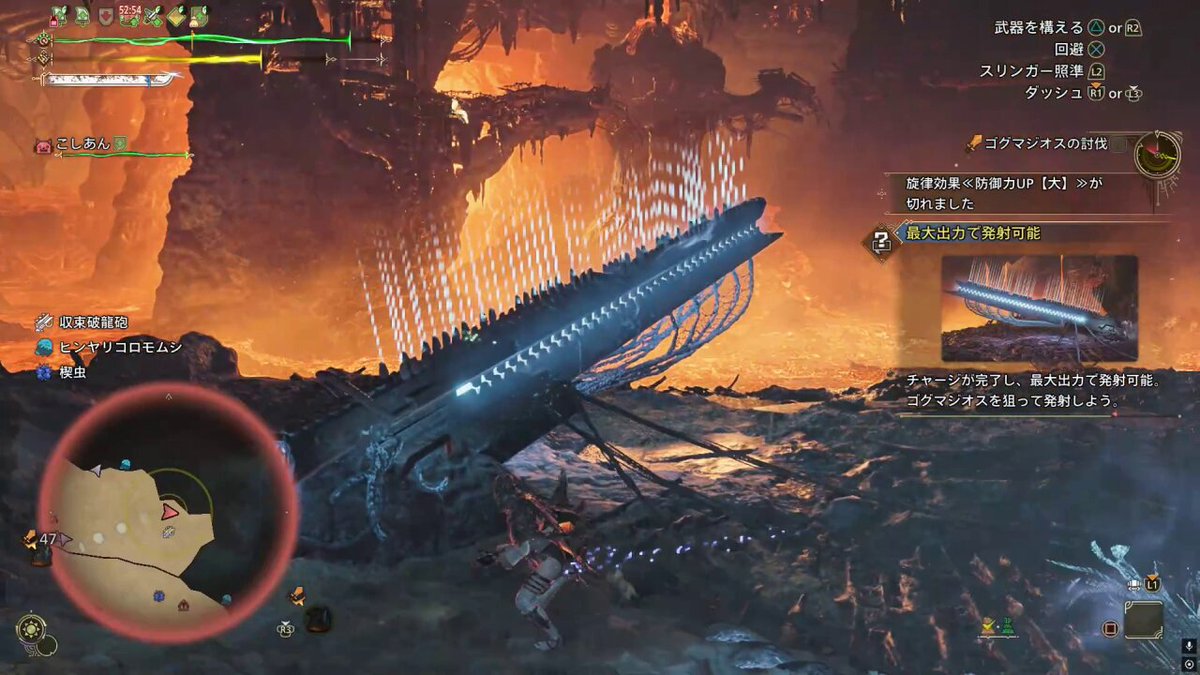1200x675 pixels.
Task: Click the sword attack-up buff icon
Action: (x=153, y=15)
